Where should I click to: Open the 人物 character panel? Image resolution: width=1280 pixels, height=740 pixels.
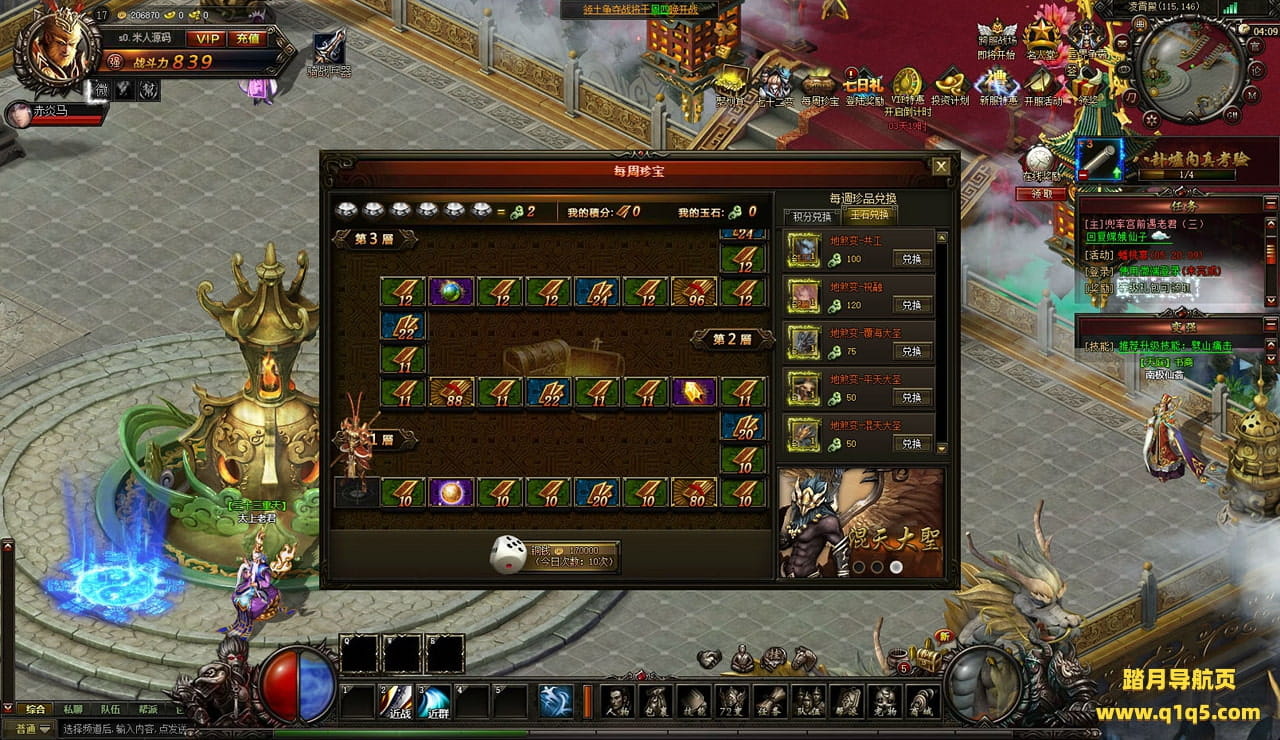[x=618, y=701]
